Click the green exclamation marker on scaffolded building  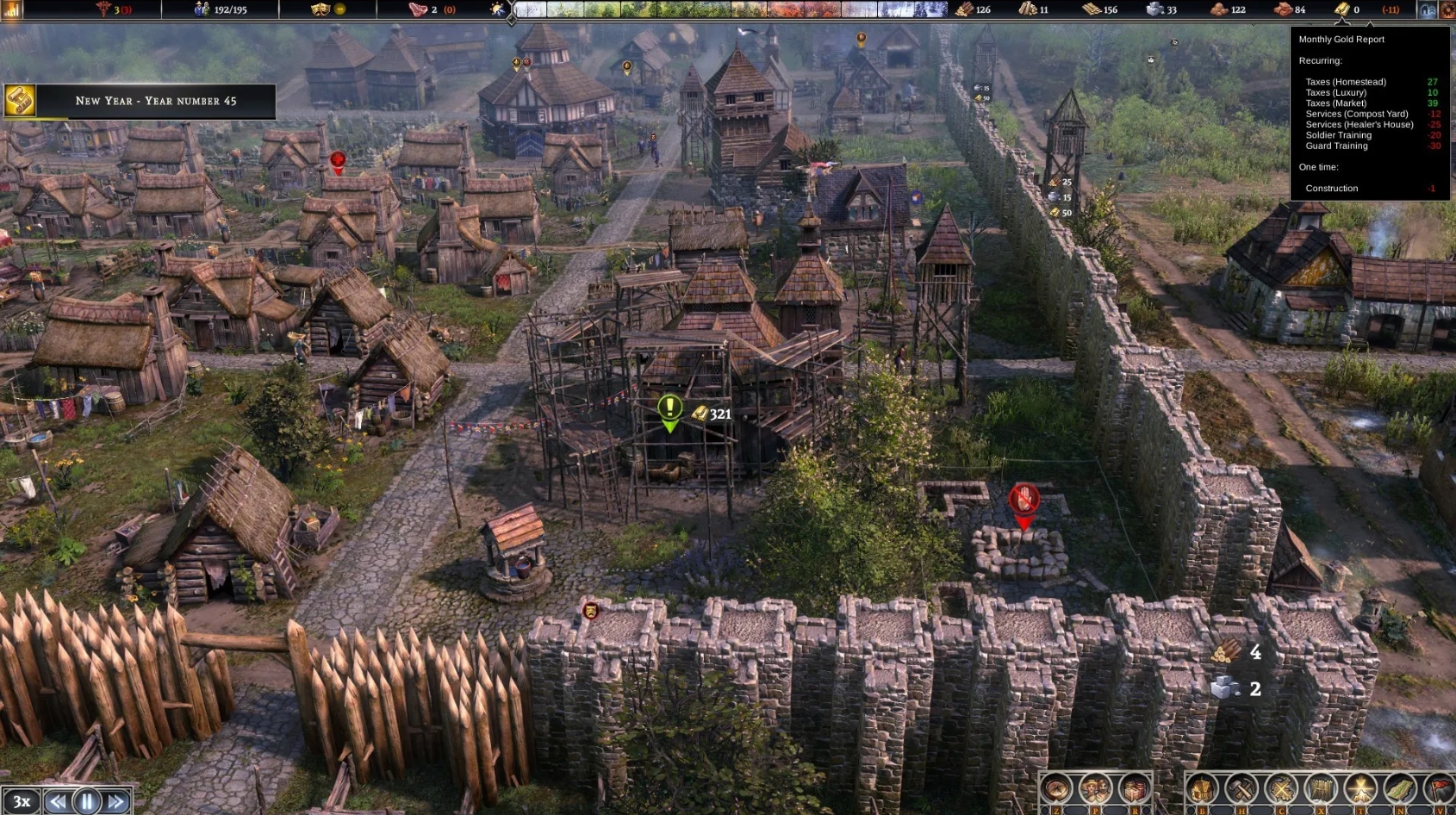click(670, 408)
